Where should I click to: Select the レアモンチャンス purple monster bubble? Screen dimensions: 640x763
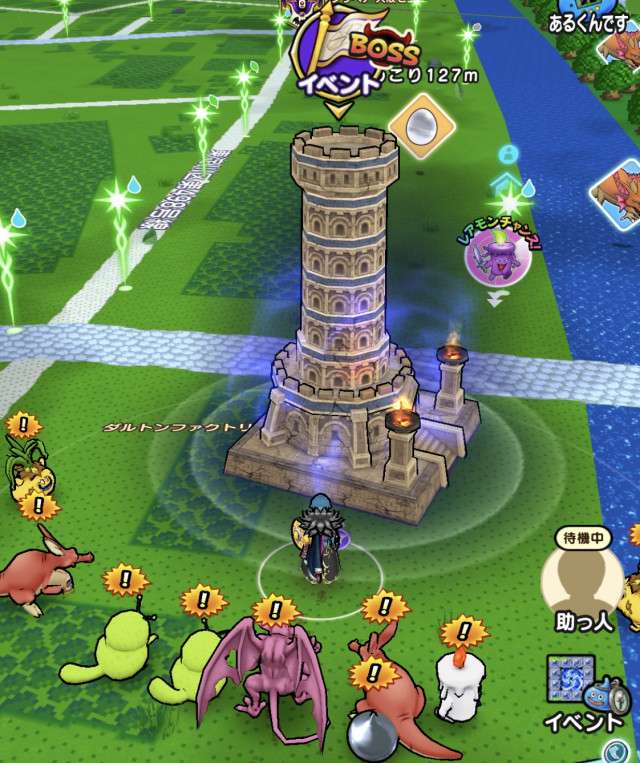(495, 254)
